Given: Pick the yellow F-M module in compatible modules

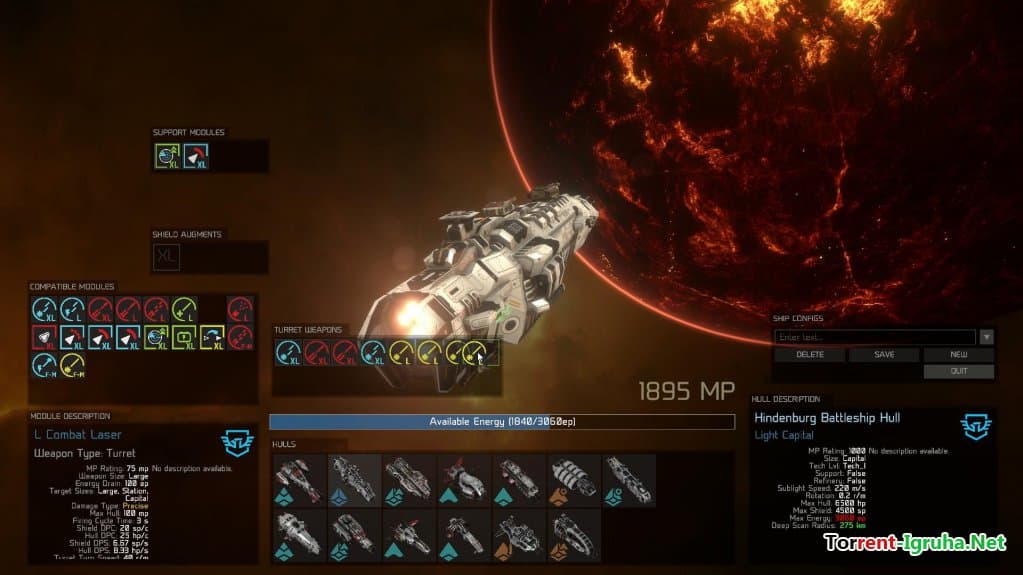Looking at the screenshot, I should (72, 366).
